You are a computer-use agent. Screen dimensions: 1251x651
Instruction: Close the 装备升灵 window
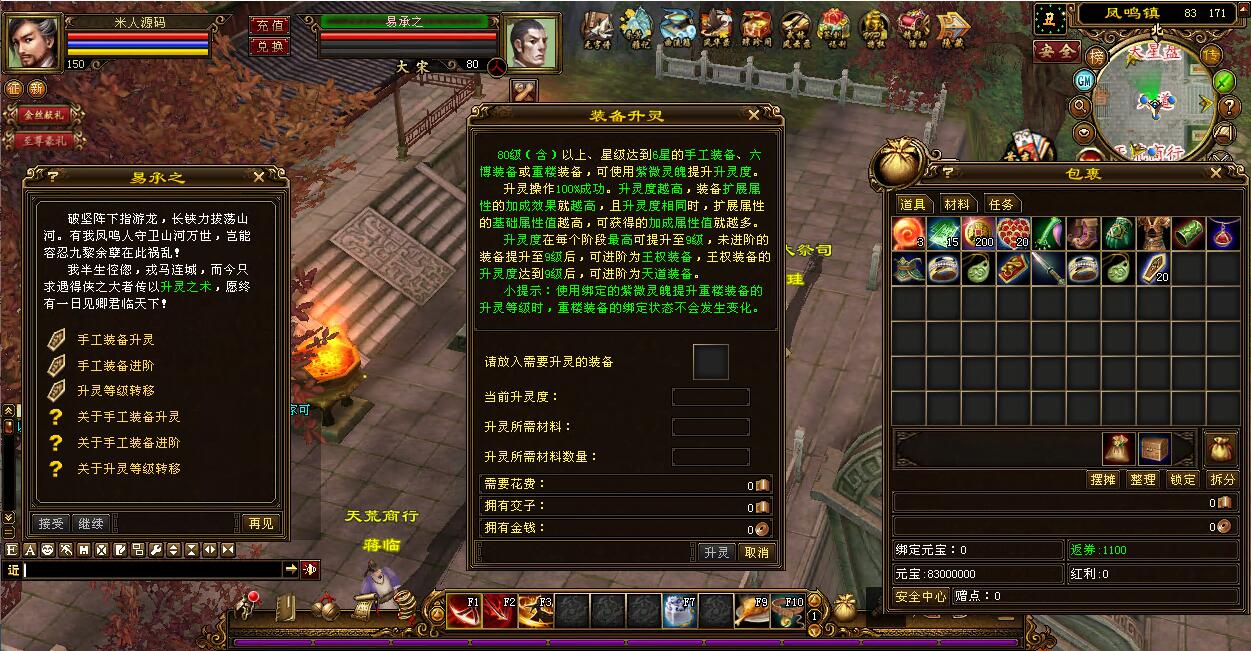[753, 115]
